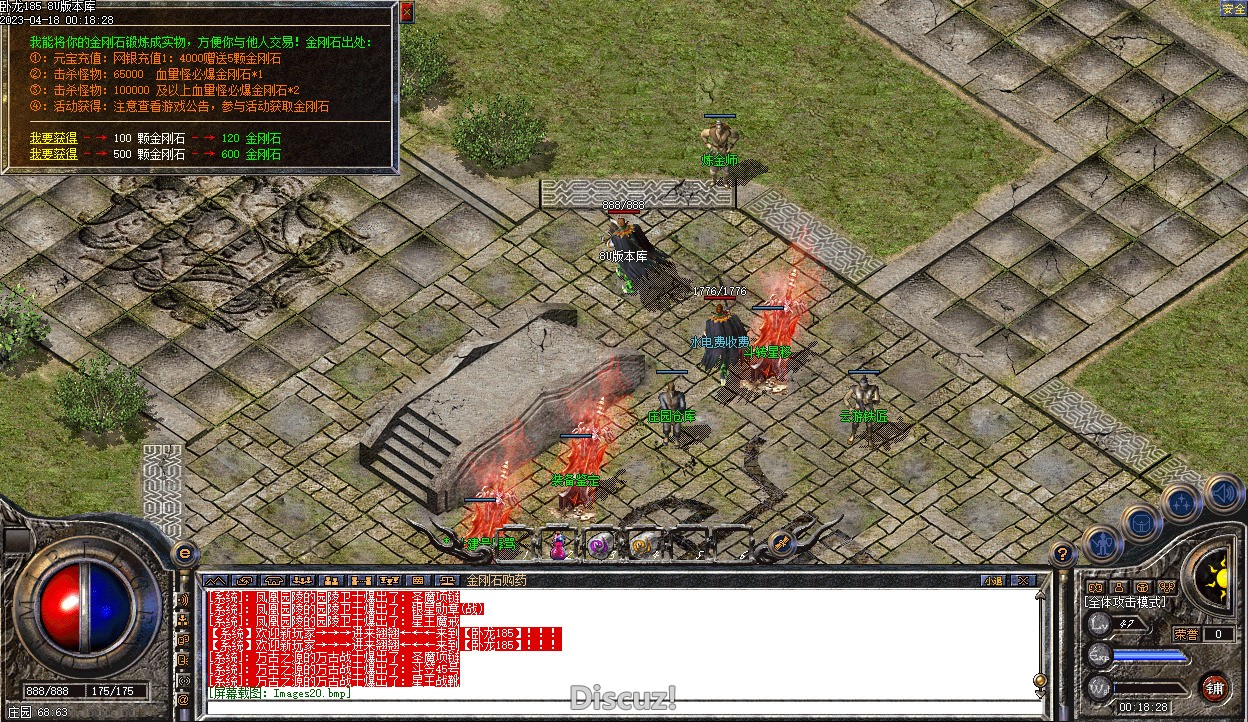The height and width of the screenshot is (722, 1248).
Task: Open the character status round button
Action: click(x=1101, y=543)
